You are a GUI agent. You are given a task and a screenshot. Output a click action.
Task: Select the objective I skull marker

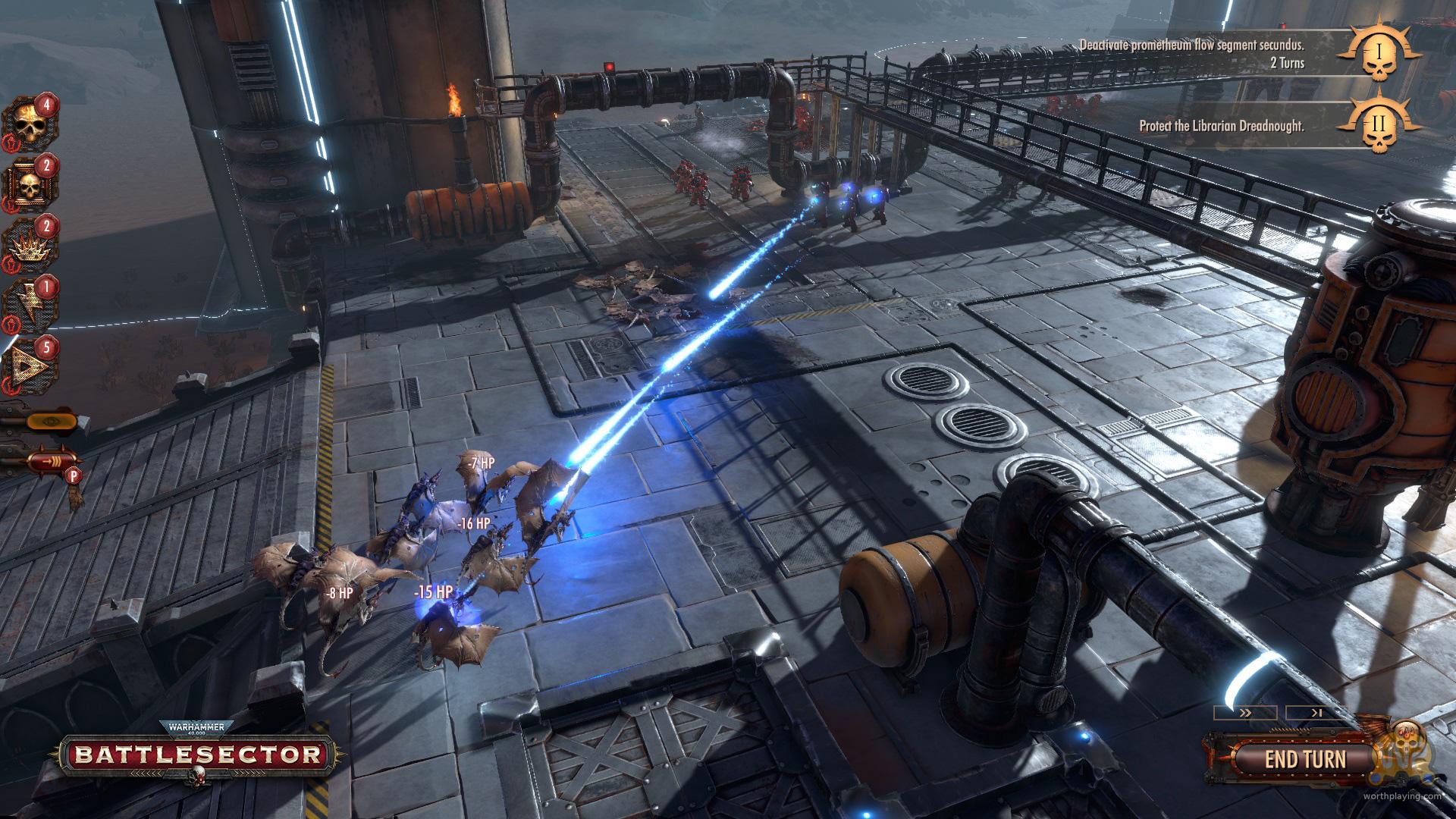coord(1379,53)
